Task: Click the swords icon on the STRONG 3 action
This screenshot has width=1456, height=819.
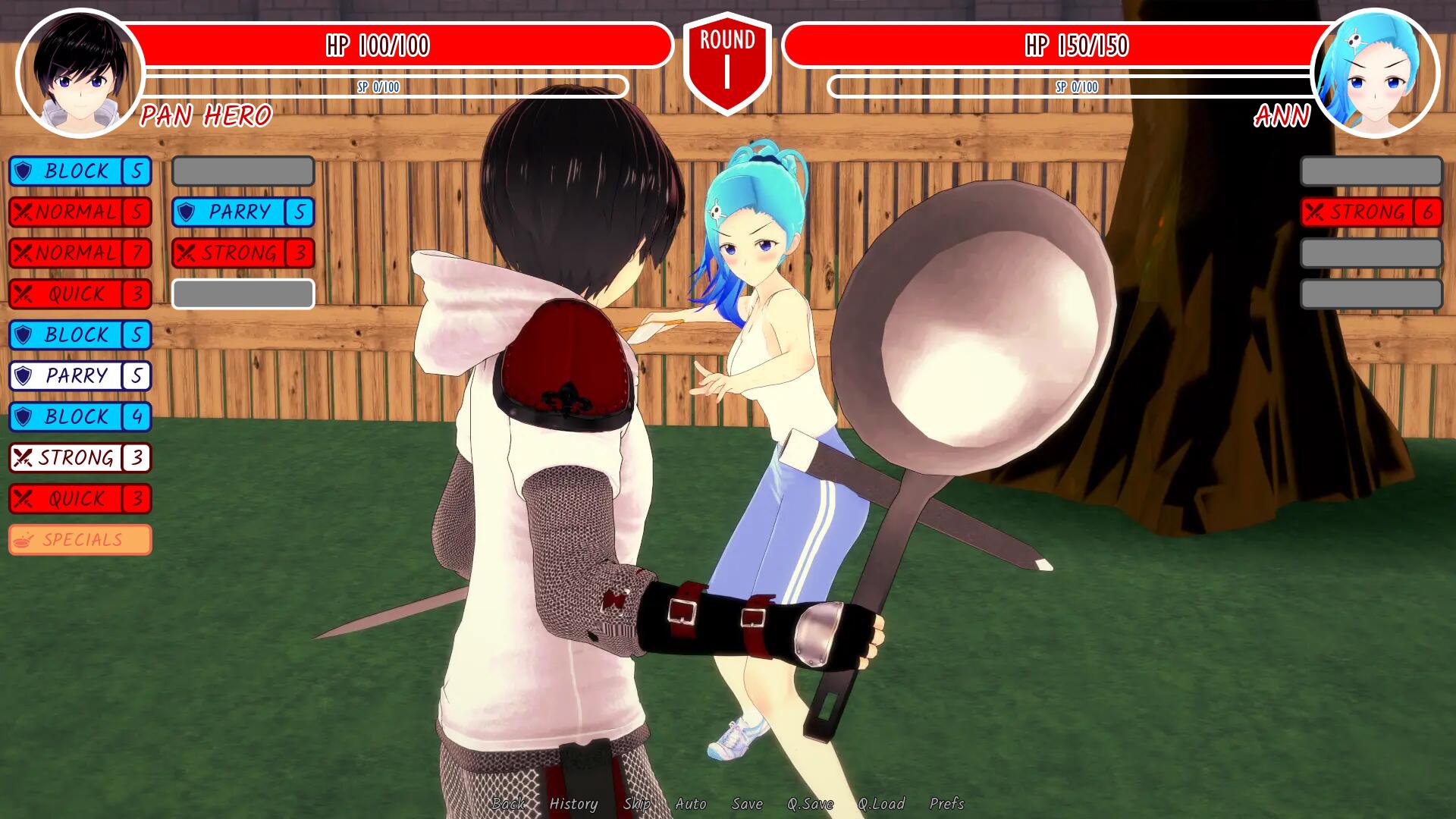Action: (24, 458)
